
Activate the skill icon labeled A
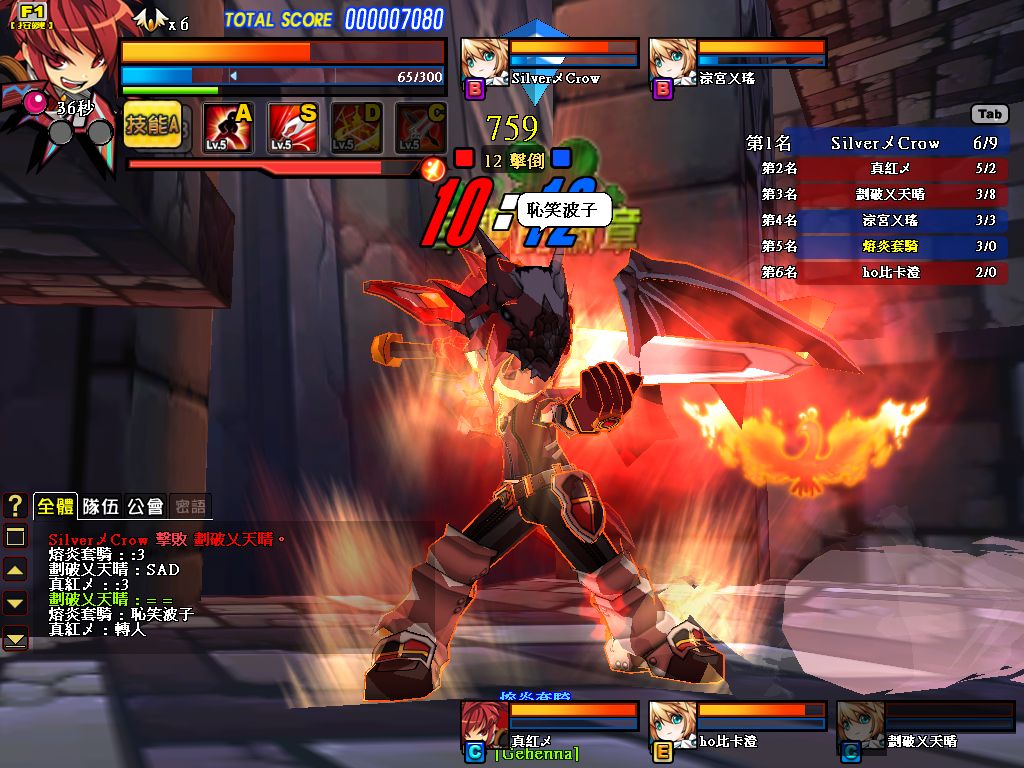point(228,128)
